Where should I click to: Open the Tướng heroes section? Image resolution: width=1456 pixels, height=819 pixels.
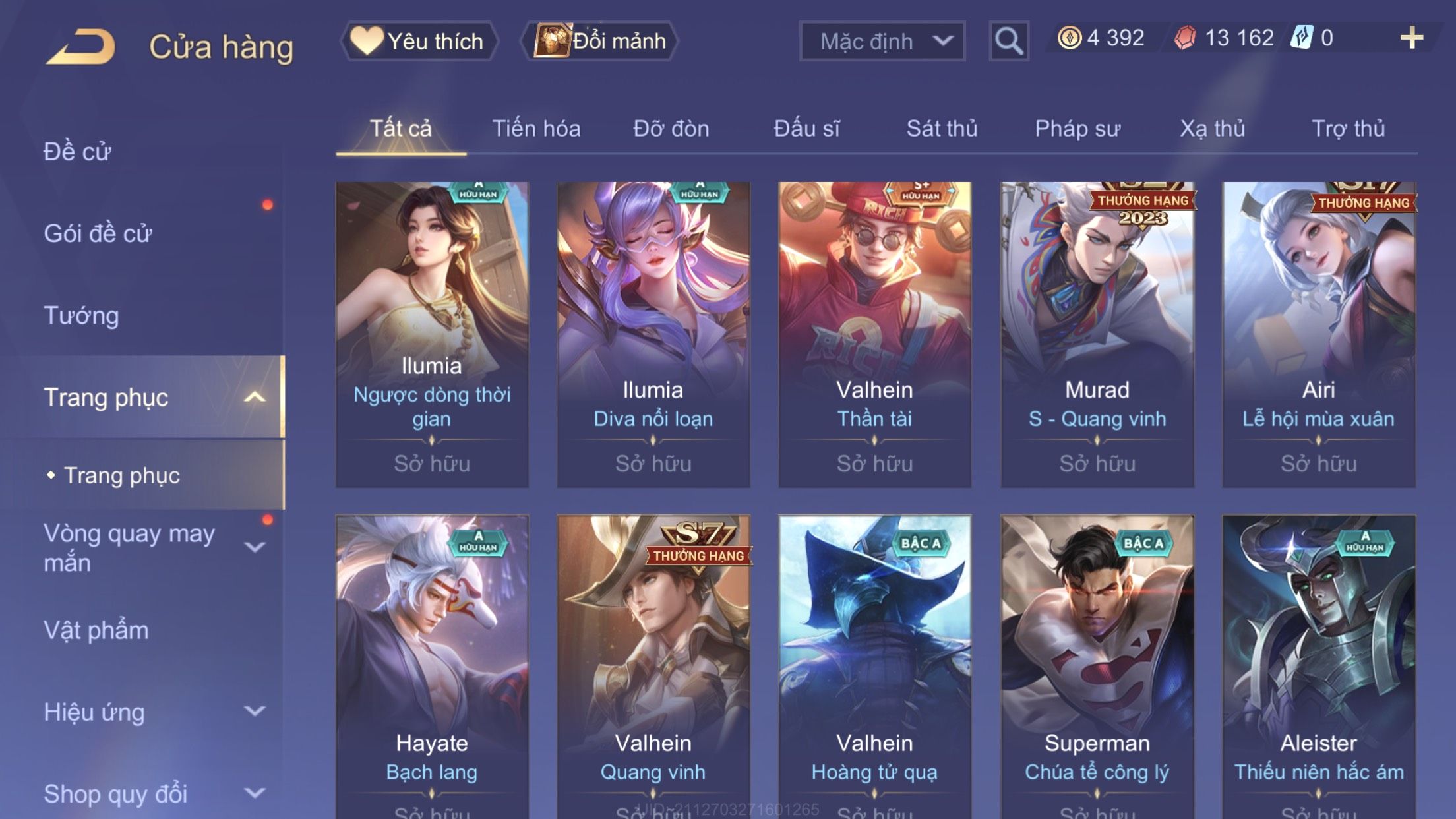[81, 315]
